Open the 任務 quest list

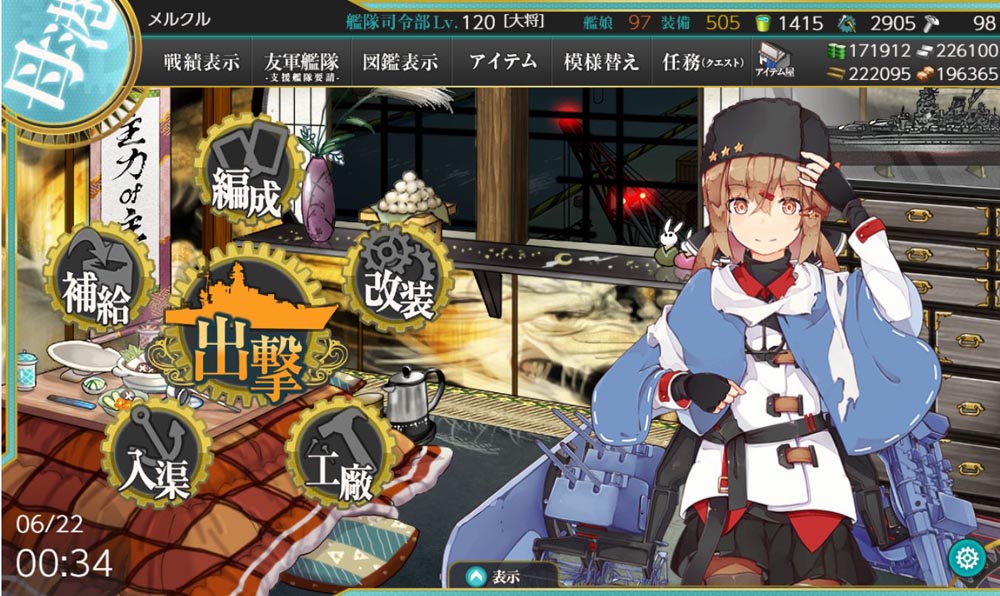[x=702, y=62]
